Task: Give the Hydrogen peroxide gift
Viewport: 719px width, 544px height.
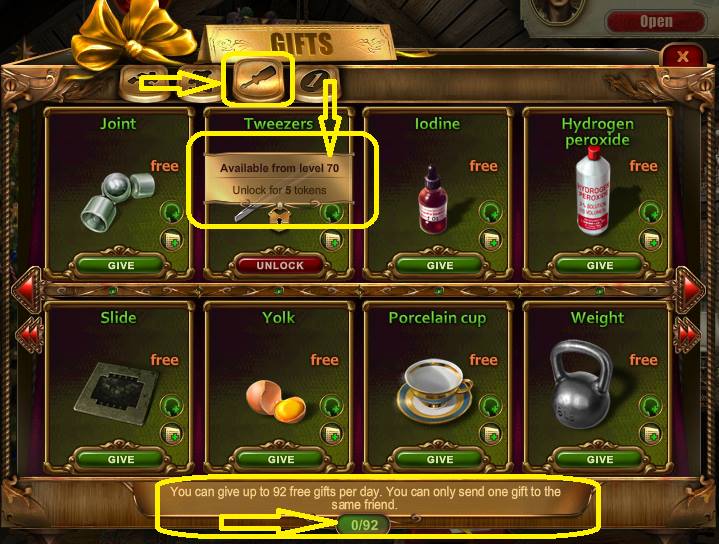Action: coord(600,266)
